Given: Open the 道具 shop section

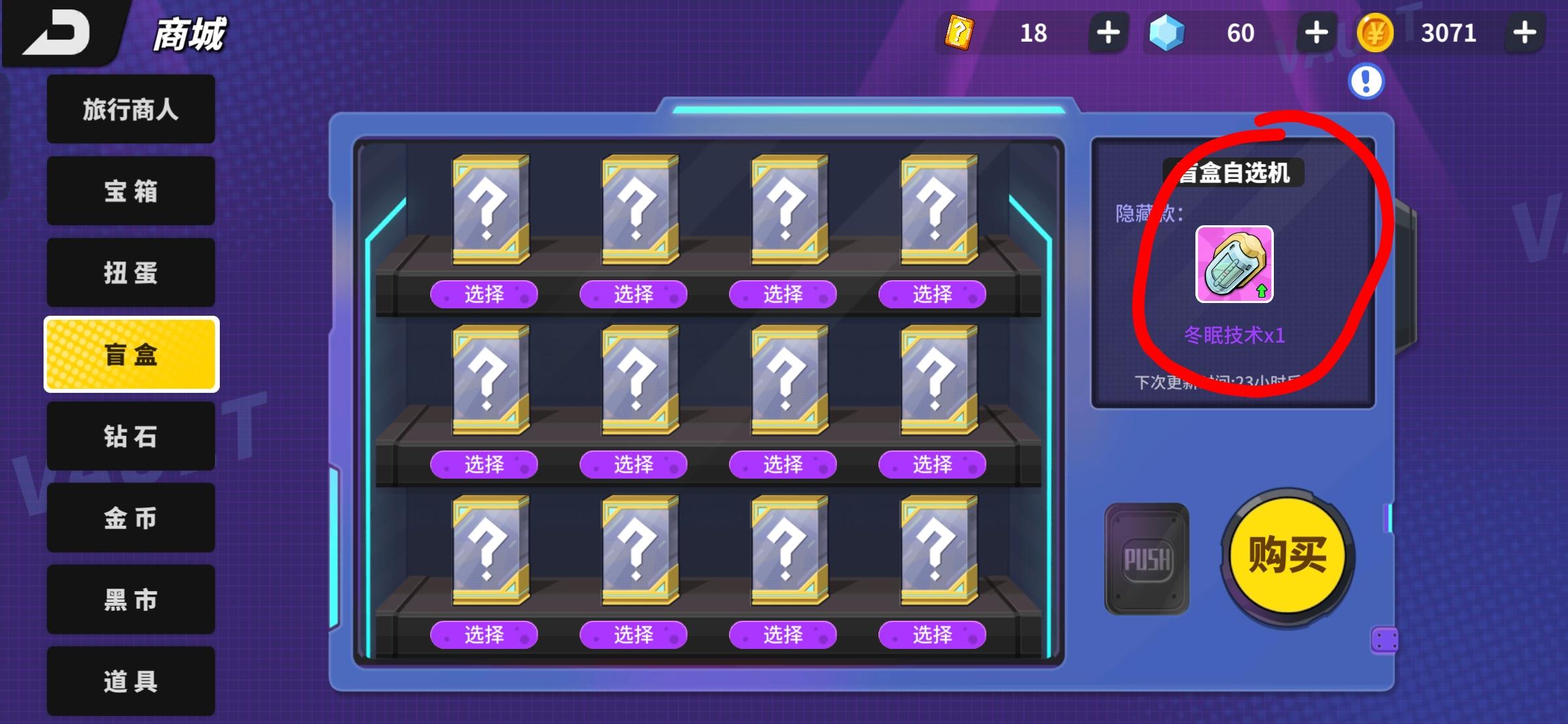Looking at the screenshot, I should [131, 680].
